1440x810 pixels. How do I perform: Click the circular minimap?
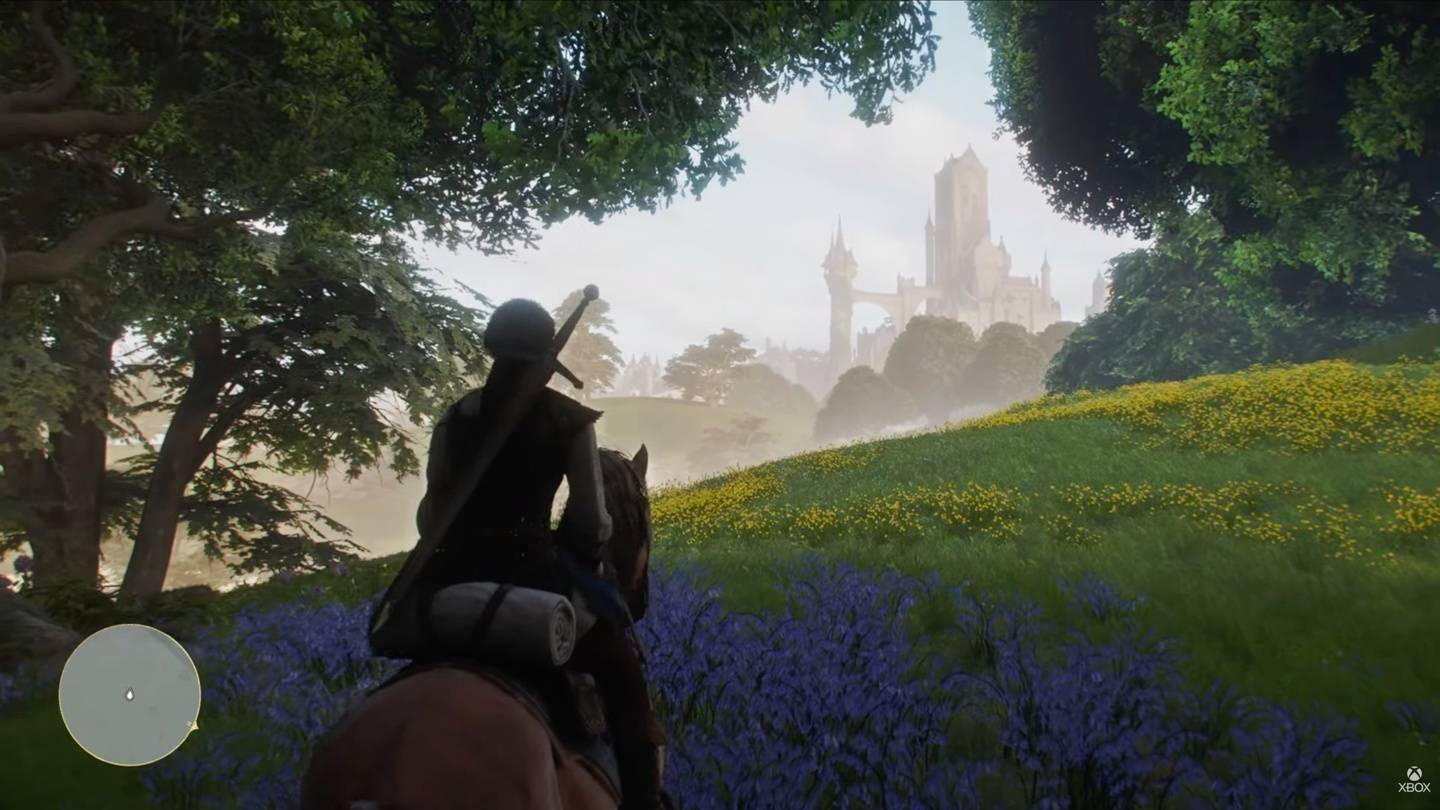[129, 695]
